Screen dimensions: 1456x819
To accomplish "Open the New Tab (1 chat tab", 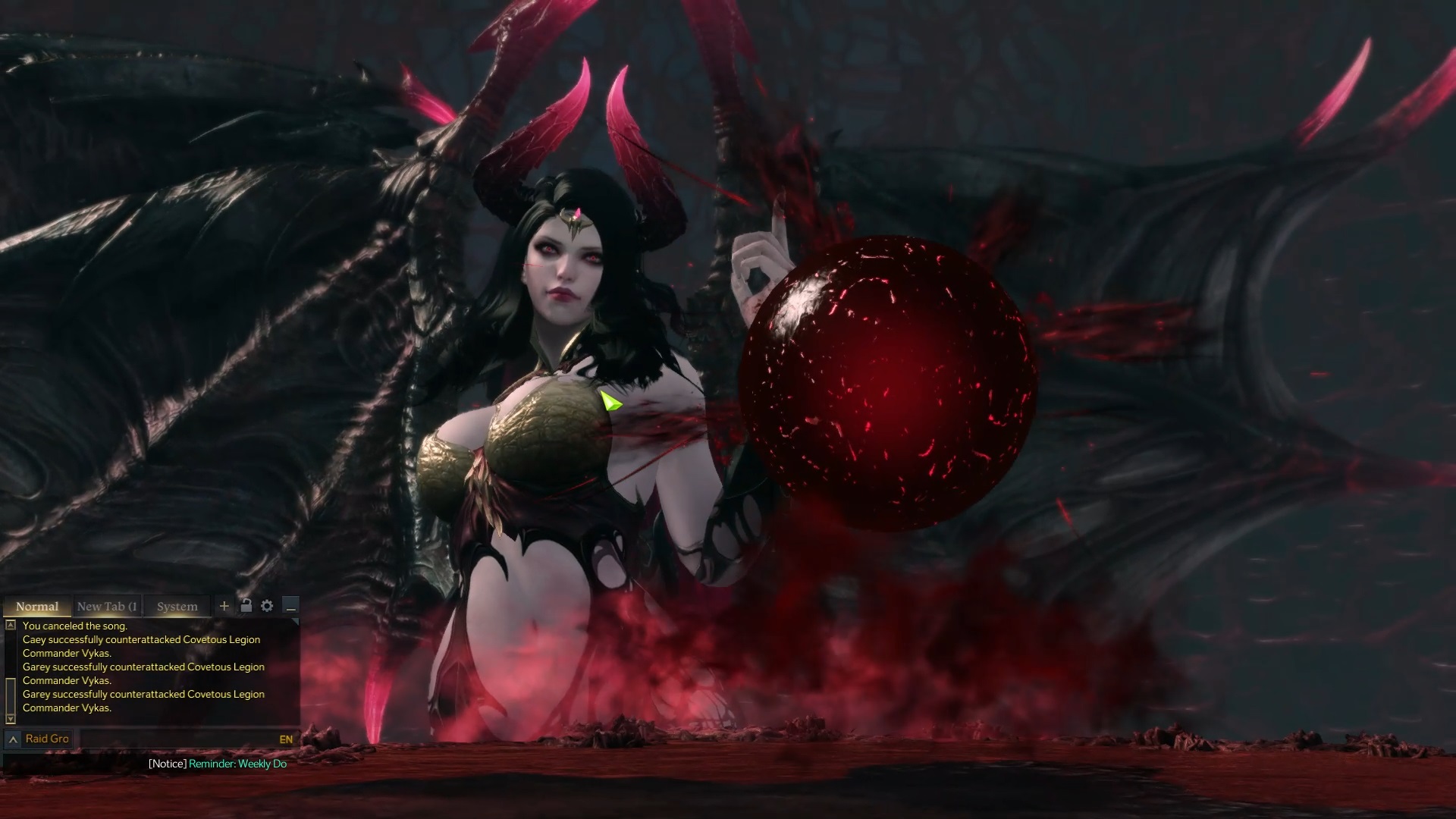I will point(106,606).
